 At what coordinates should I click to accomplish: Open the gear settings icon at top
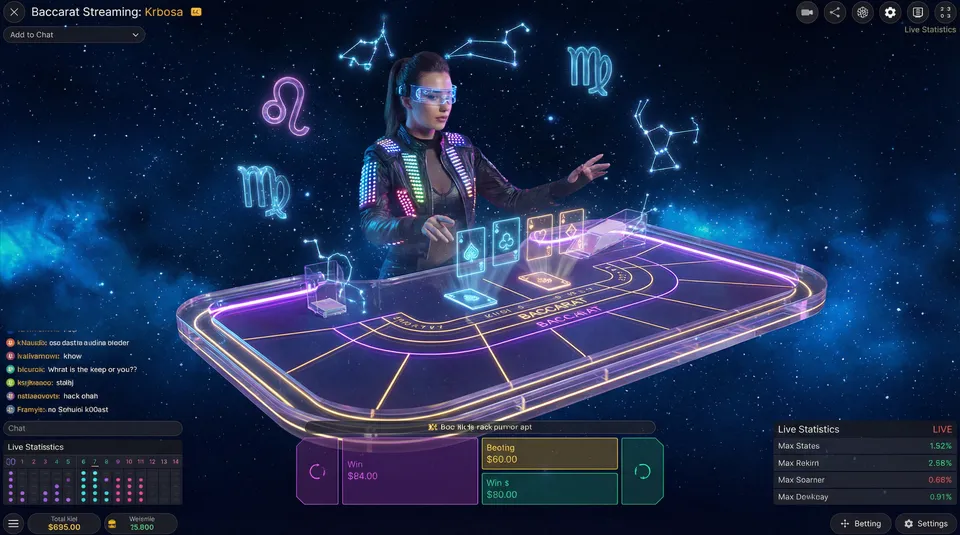(x=890, y=12)
